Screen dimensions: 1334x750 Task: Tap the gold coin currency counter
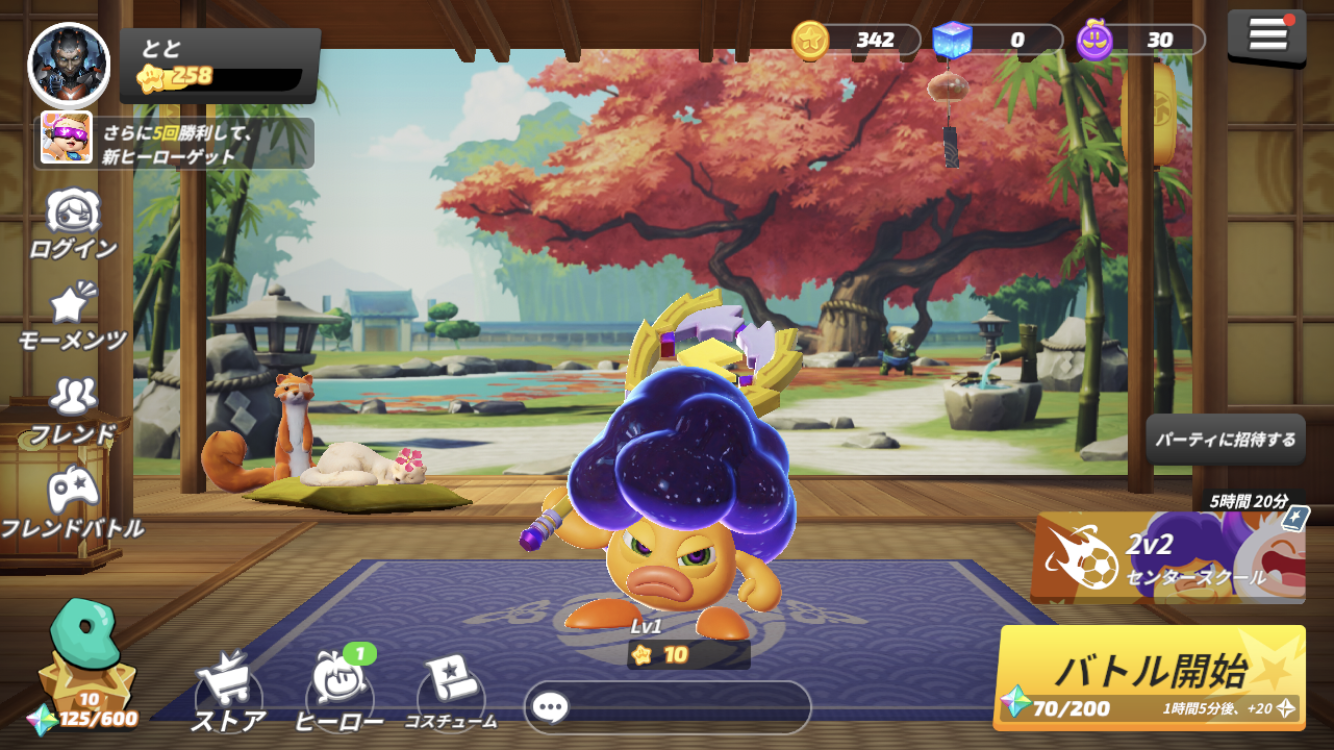coord(856,40)
